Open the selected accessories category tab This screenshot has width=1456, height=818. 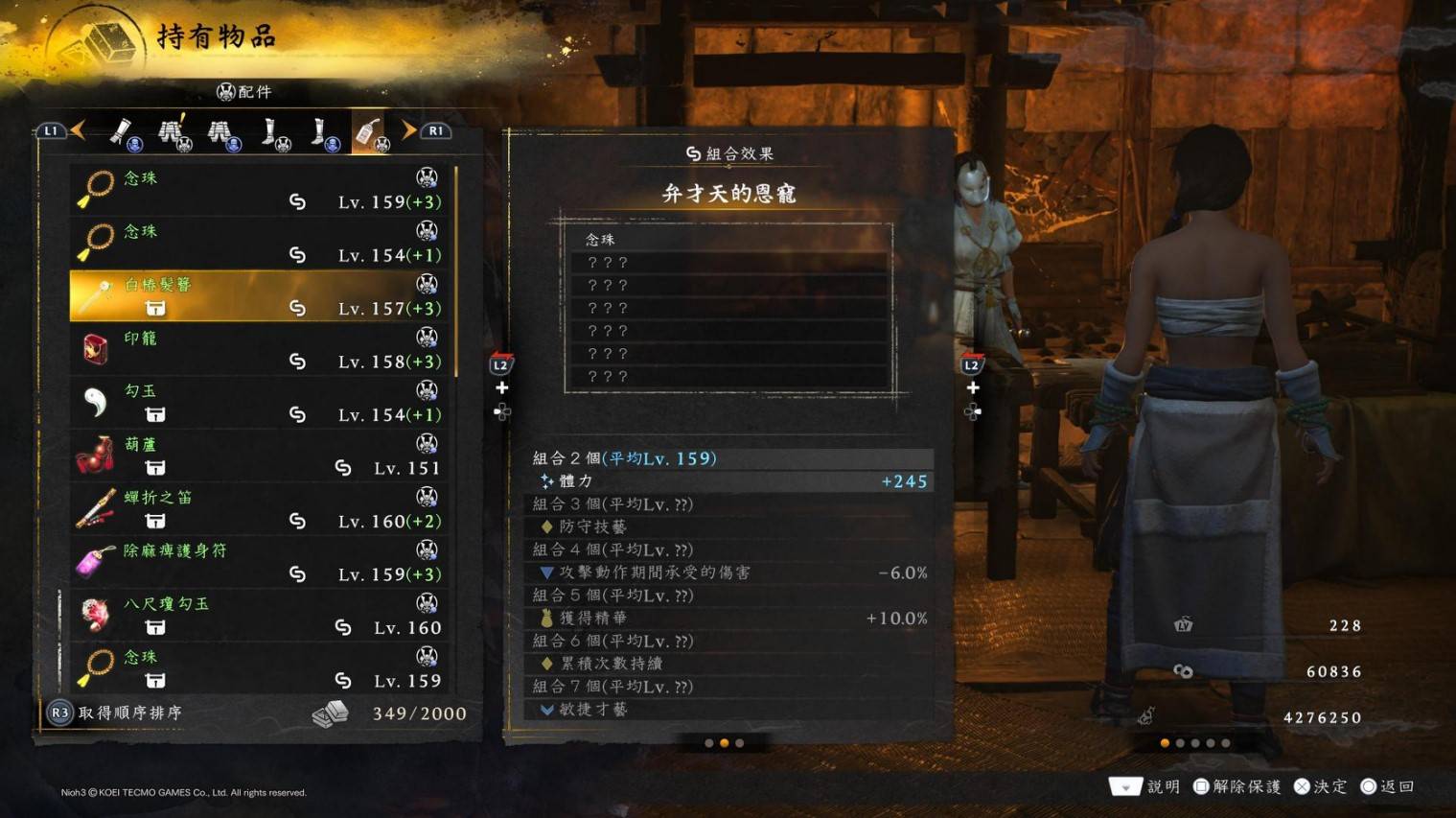coord(370,133)
